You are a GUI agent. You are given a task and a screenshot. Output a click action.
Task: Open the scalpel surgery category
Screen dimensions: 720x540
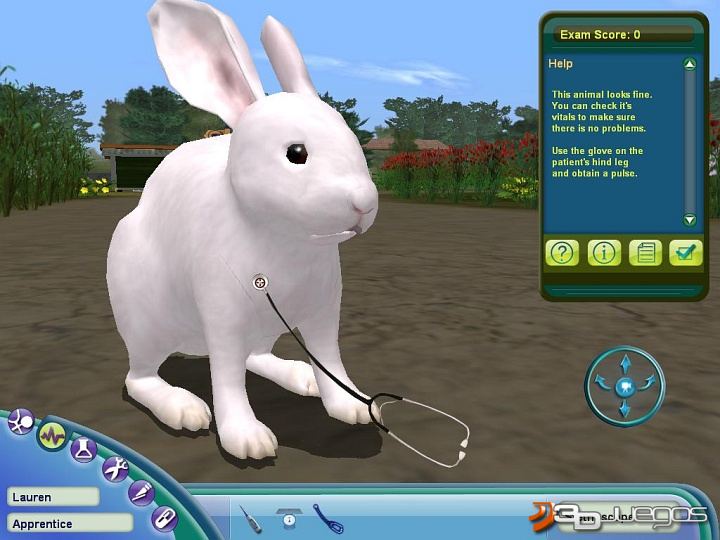(143, 492)
